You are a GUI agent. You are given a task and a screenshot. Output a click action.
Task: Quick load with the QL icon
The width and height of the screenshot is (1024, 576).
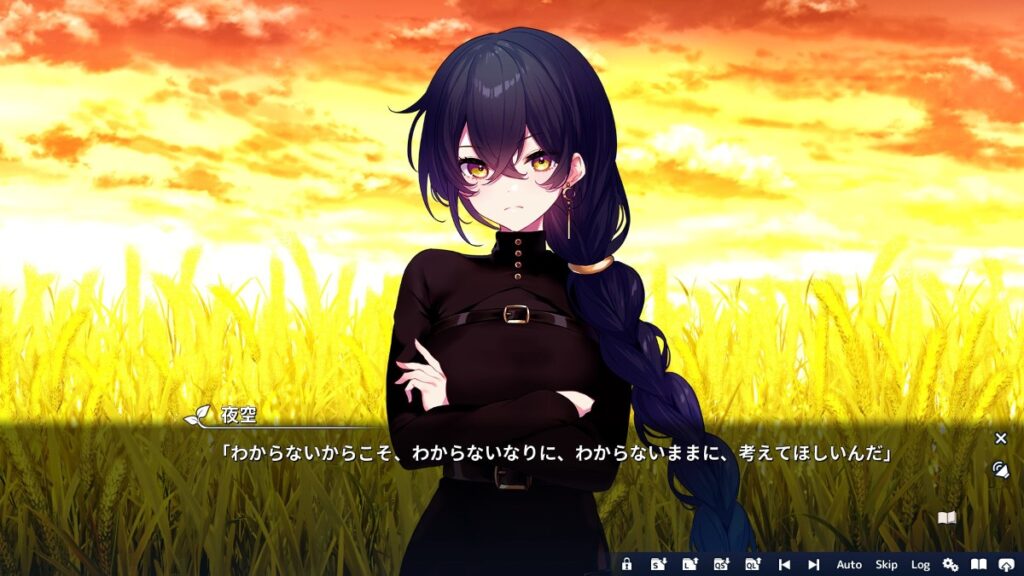click(751, 565)
